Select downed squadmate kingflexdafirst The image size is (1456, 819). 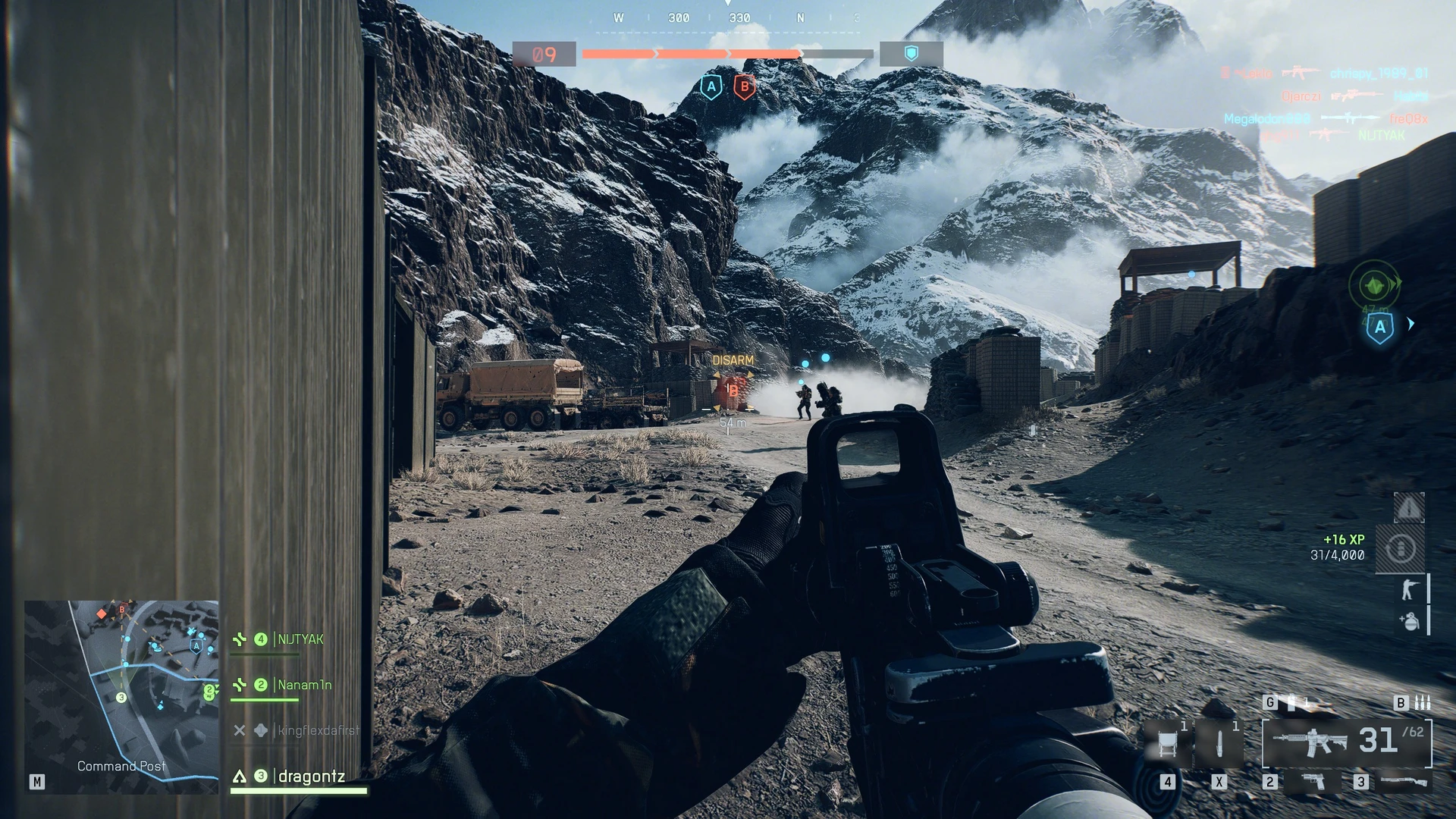pyautogui.click(x=317, y=730)
